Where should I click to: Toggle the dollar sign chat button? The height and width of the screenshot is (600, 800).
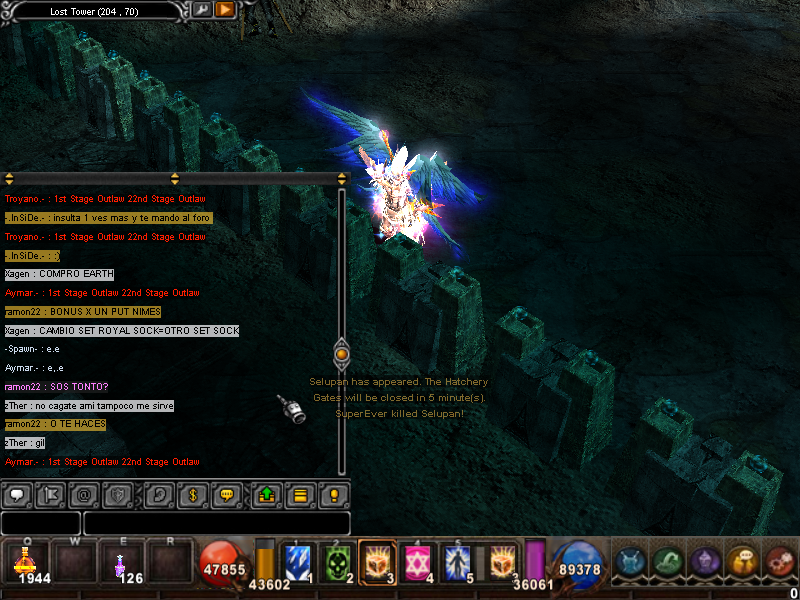point(193,494)
